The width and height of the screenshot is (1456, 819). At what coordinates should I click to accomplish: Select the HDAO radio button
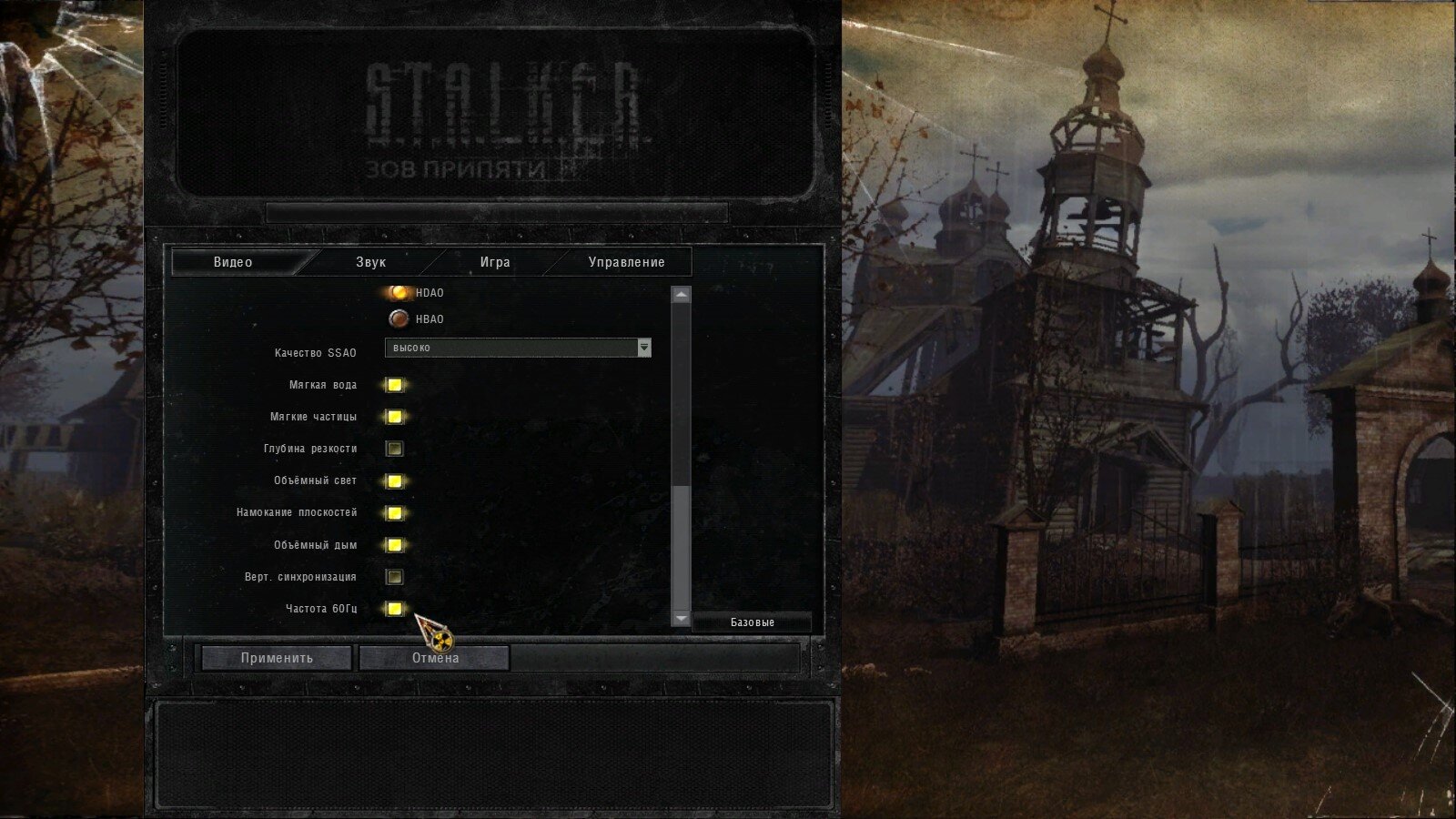tap(398, 293)
